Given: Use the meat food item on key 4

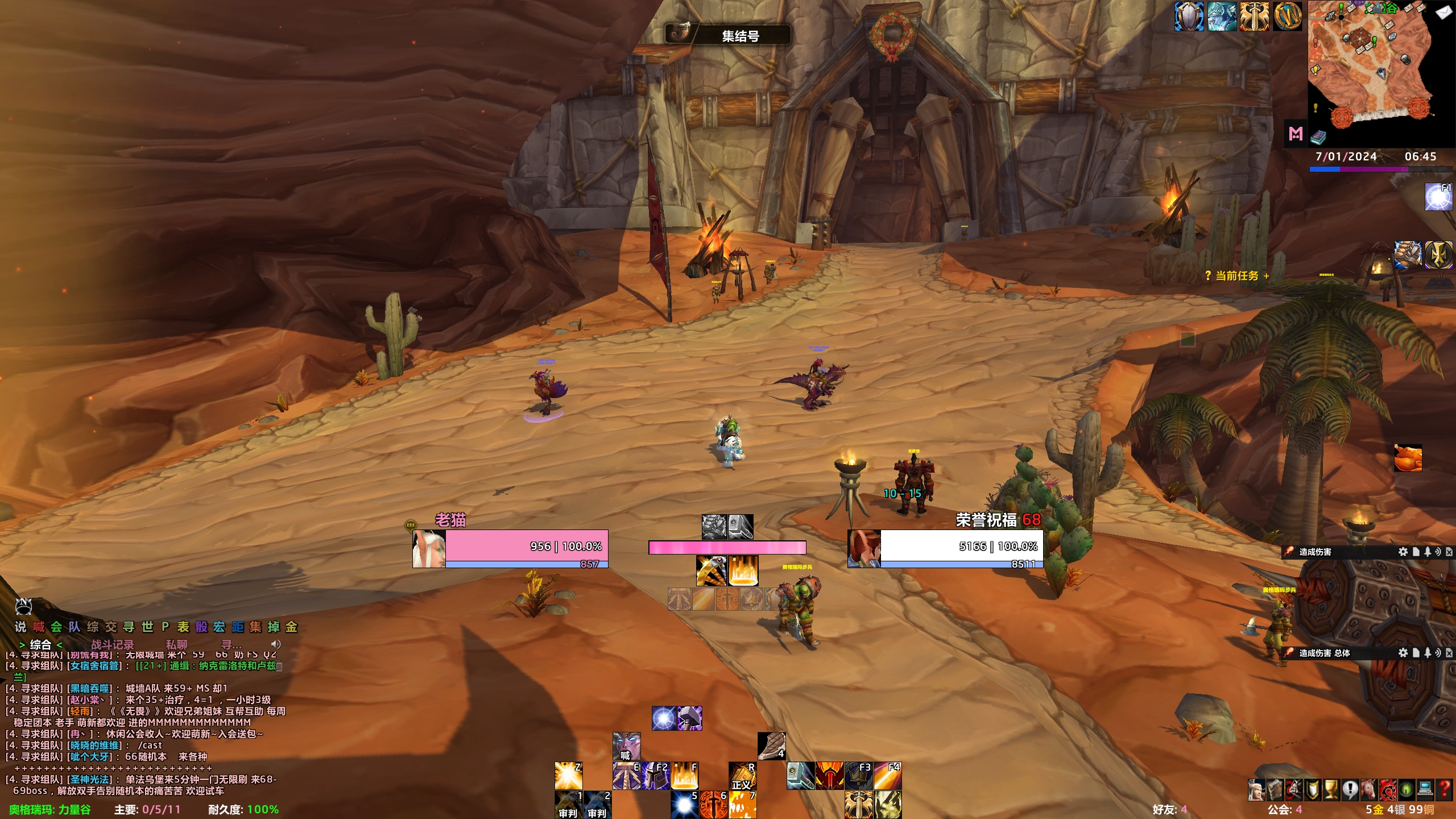Looking at the screenshot, I should click(x=772, y=746).
